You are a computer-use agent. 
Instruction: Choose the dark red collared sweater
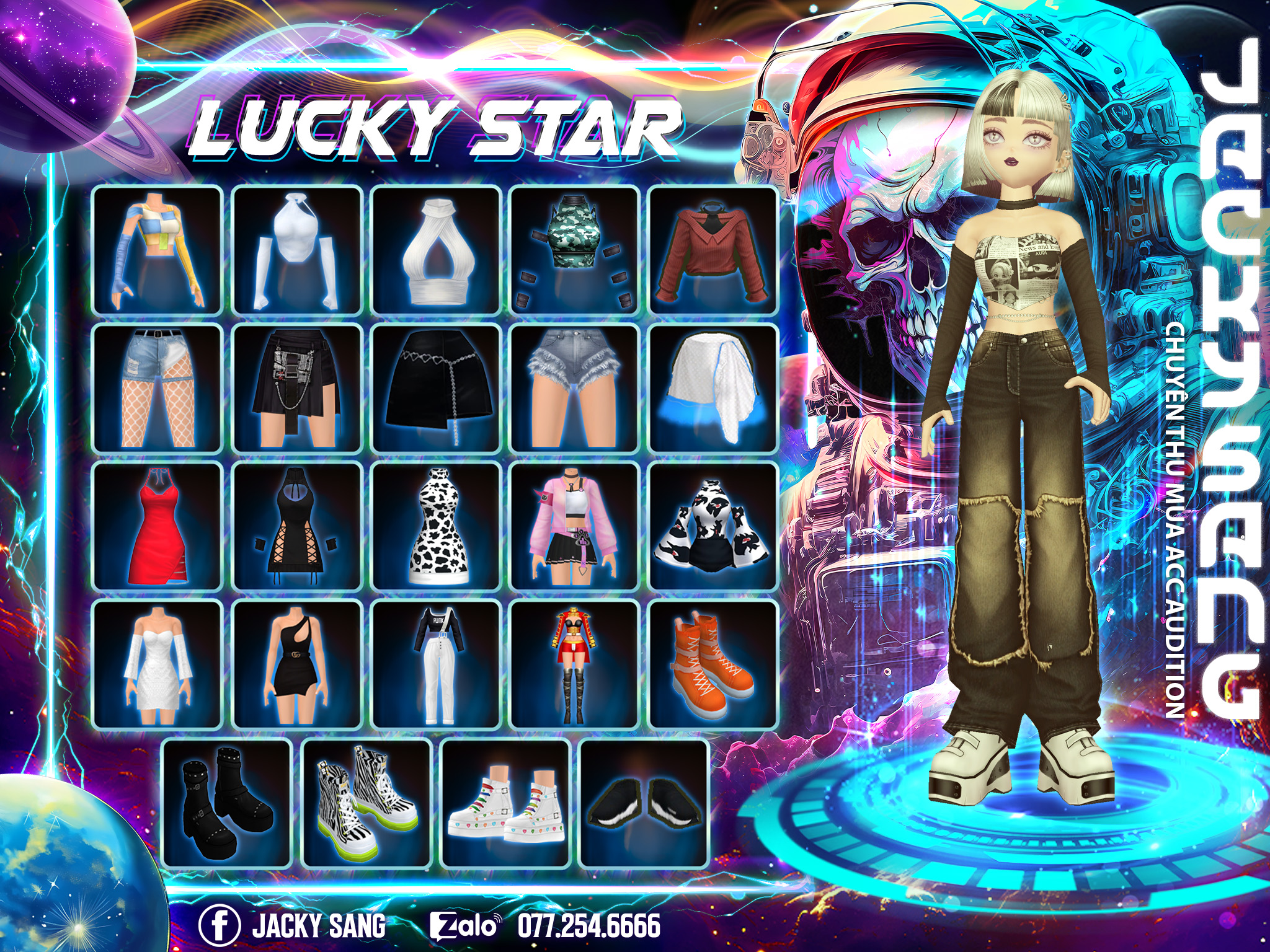point(713,250)
